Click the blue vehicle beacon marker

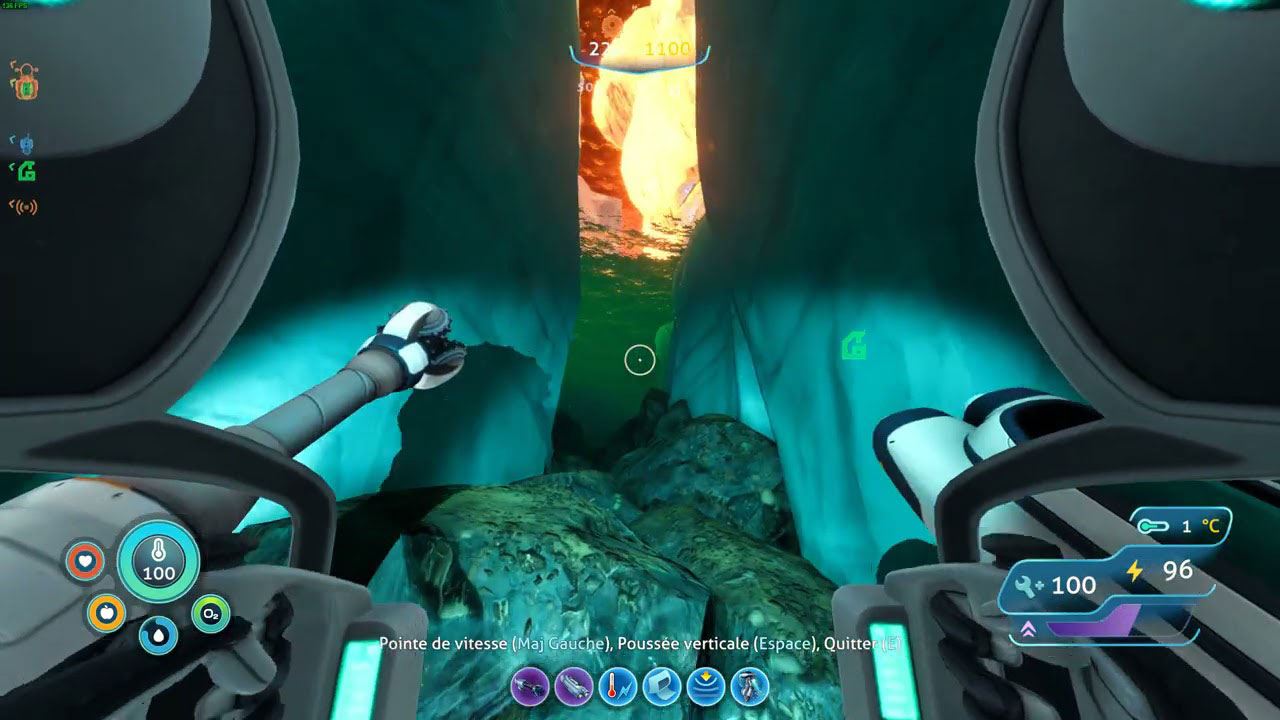(25, 145)
